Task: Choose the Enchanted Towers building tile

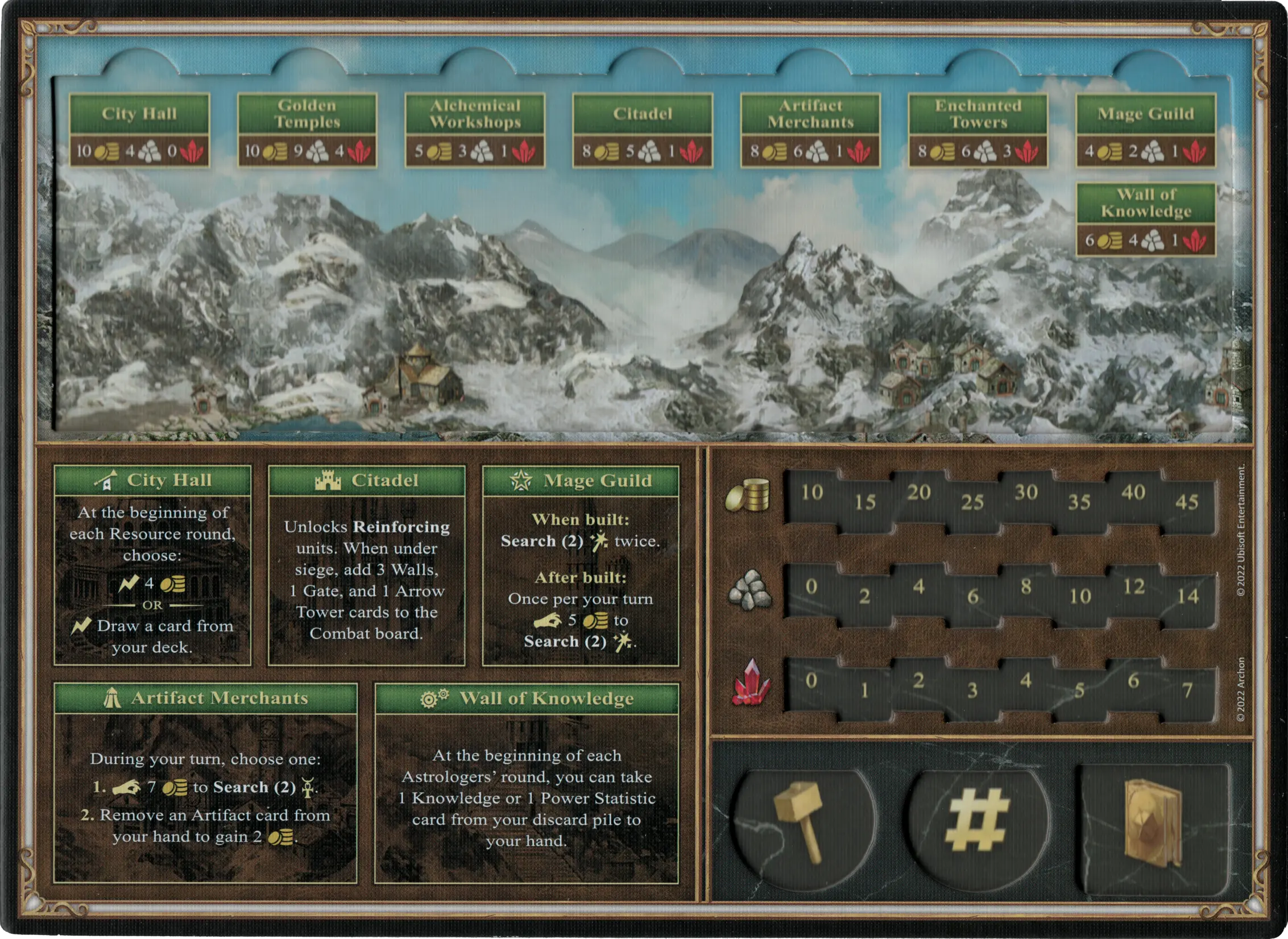Action: pos(978,130)
